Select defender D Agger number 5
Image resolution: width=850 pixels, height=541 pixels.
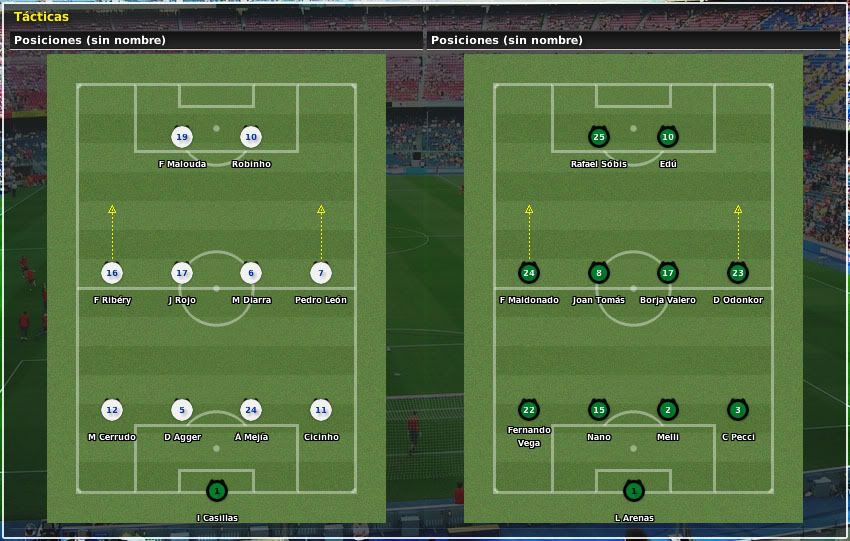[181, 410]
